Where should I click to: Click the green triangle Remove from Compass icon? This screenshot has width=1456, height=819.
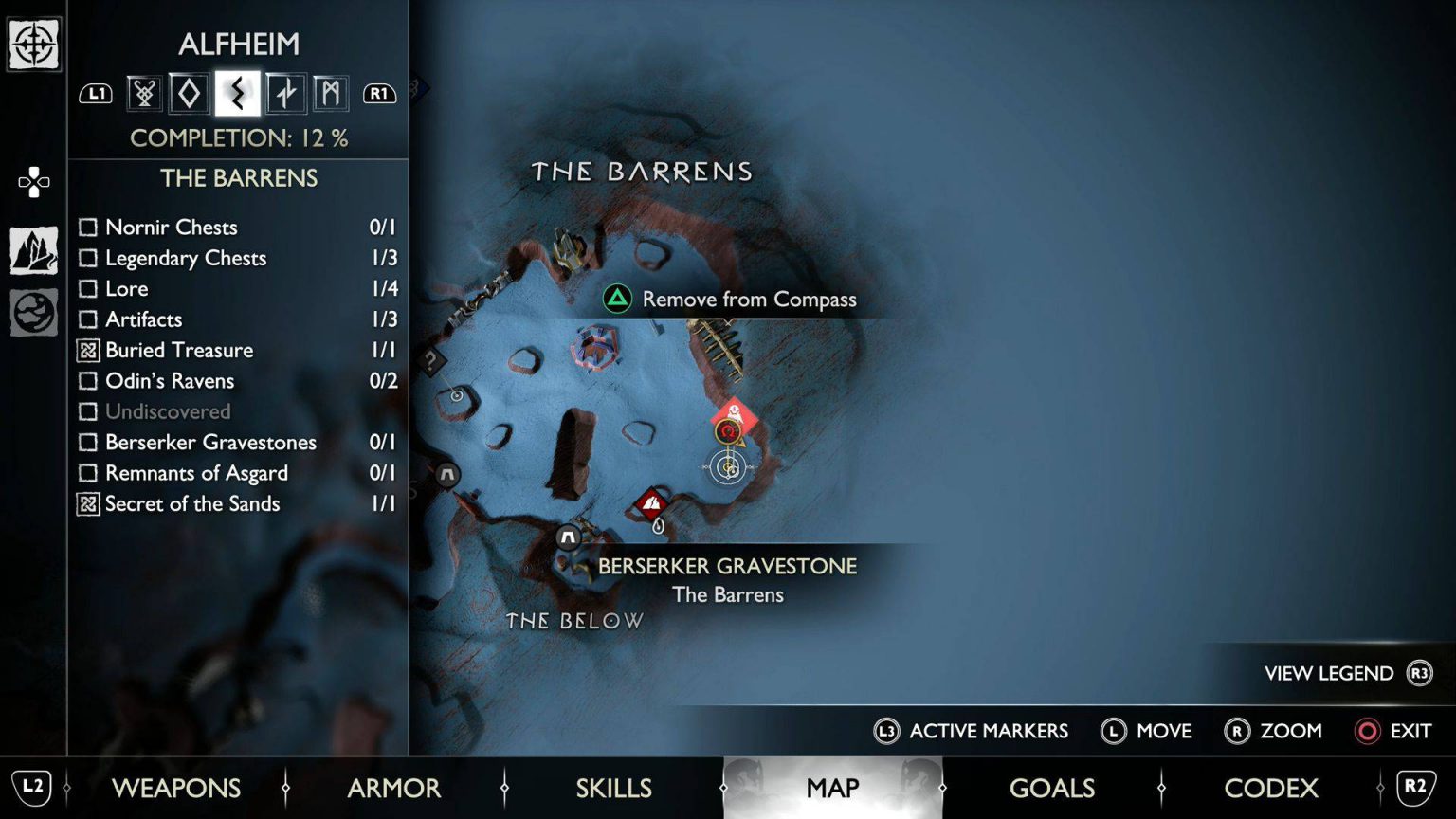[618, 298]
